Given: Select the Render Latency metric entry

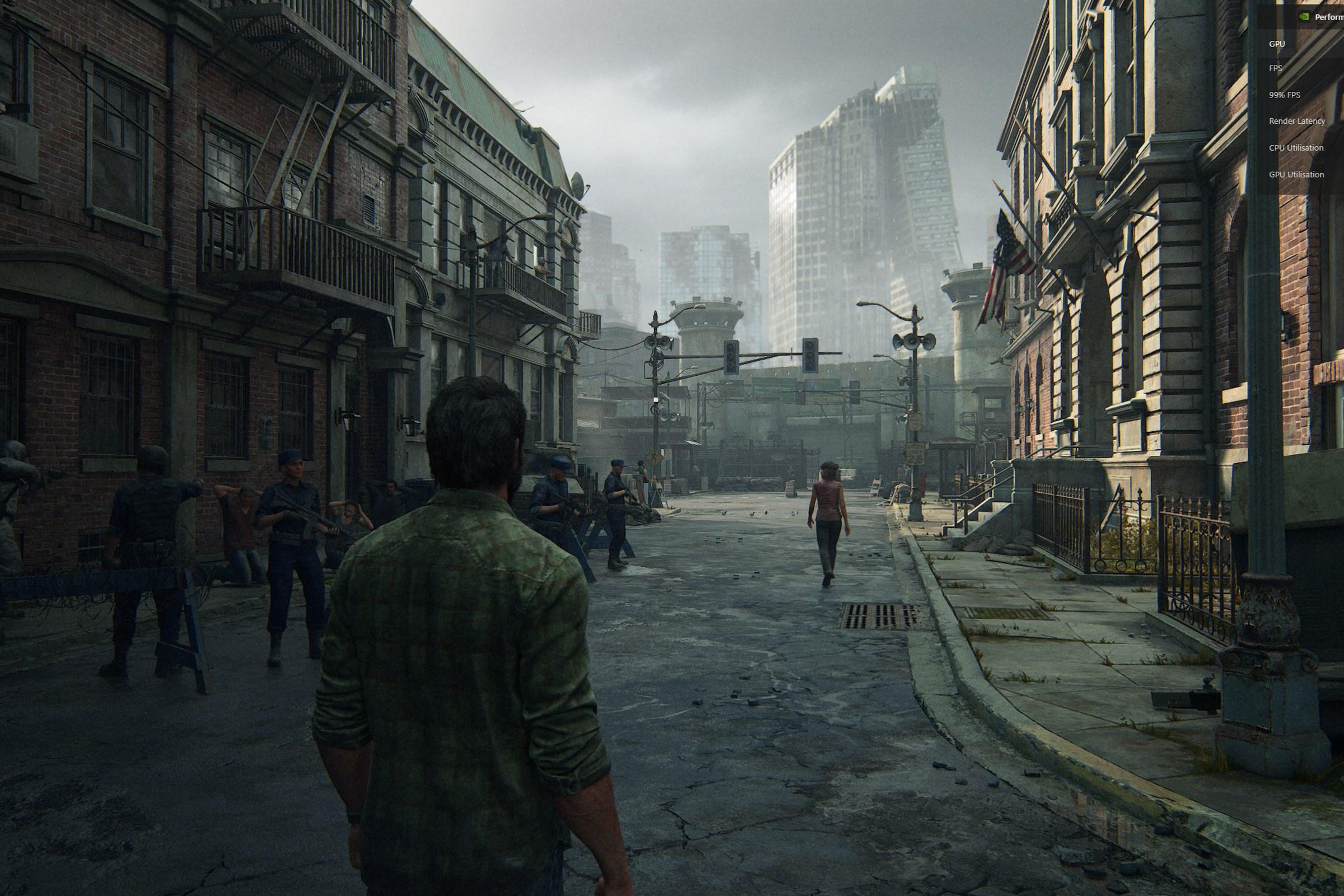Looking at the screenshot, I should (1296, 121).
